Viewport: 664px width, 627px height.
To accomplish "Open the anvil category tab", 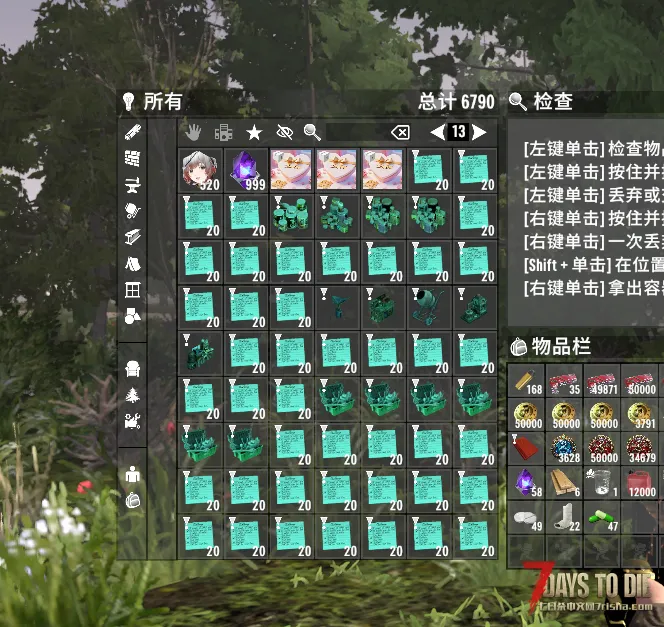I will (132, 184).
